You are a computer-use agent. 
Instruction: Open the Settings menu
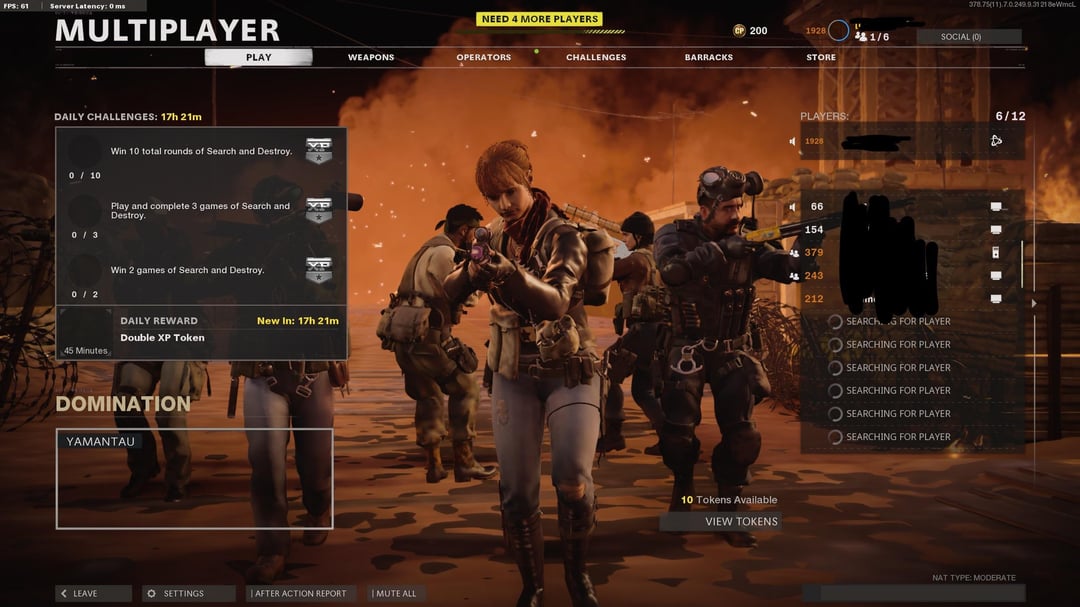click(188, 593)
